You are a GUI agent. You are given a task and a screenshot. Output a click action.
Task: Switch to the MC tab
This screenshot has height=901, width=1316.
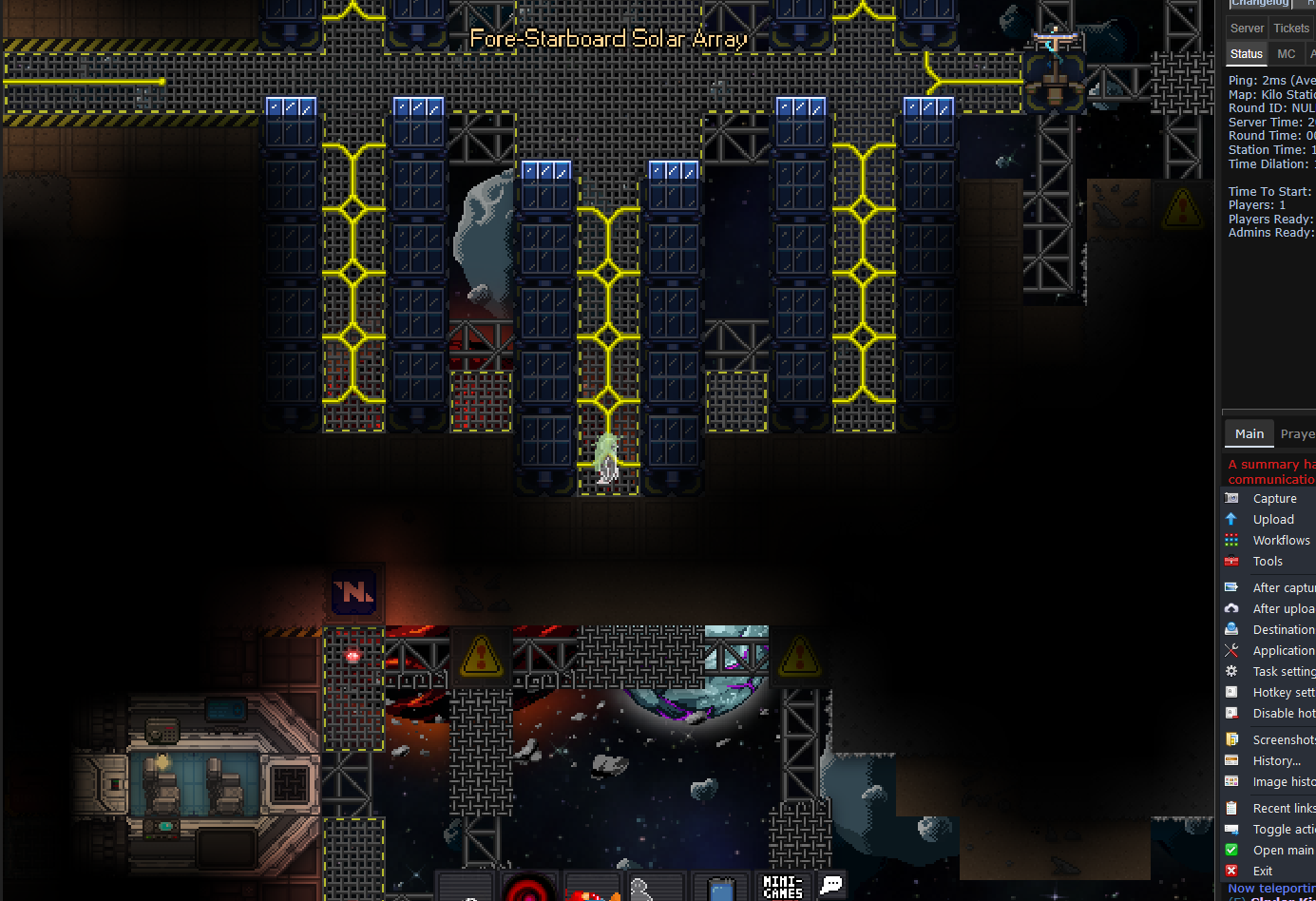point(1287,54)
